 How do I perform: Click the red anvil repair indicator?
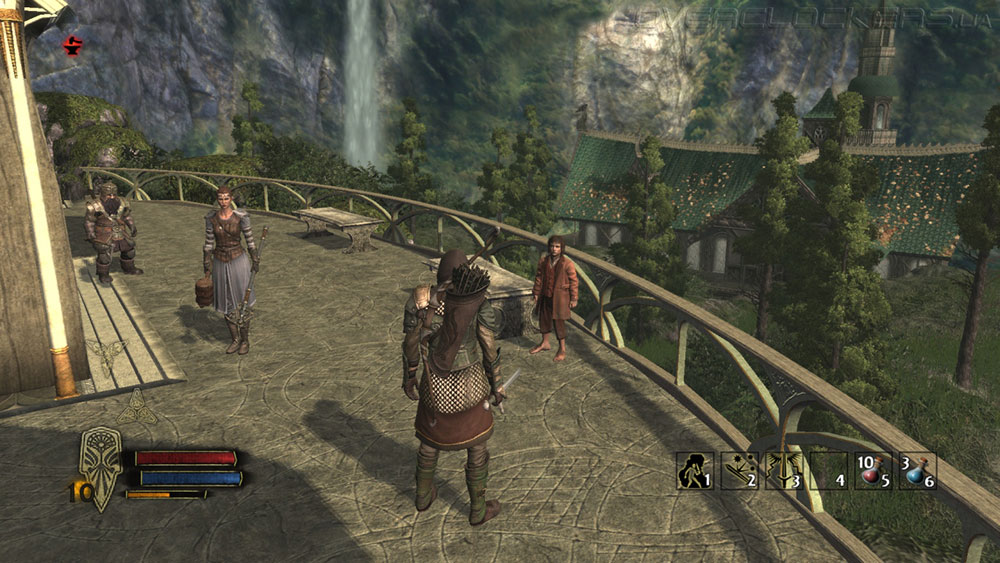72,45
